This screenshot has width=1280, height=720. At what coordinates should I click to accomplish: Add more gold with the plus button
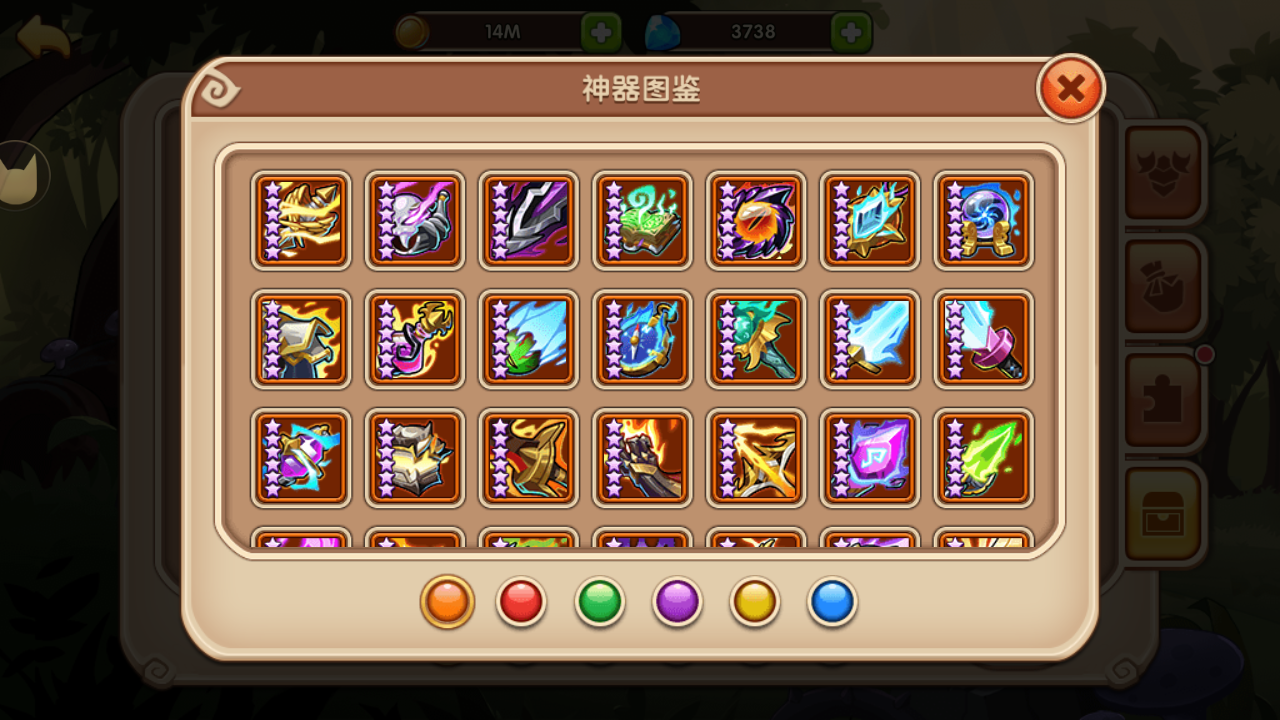600,30
